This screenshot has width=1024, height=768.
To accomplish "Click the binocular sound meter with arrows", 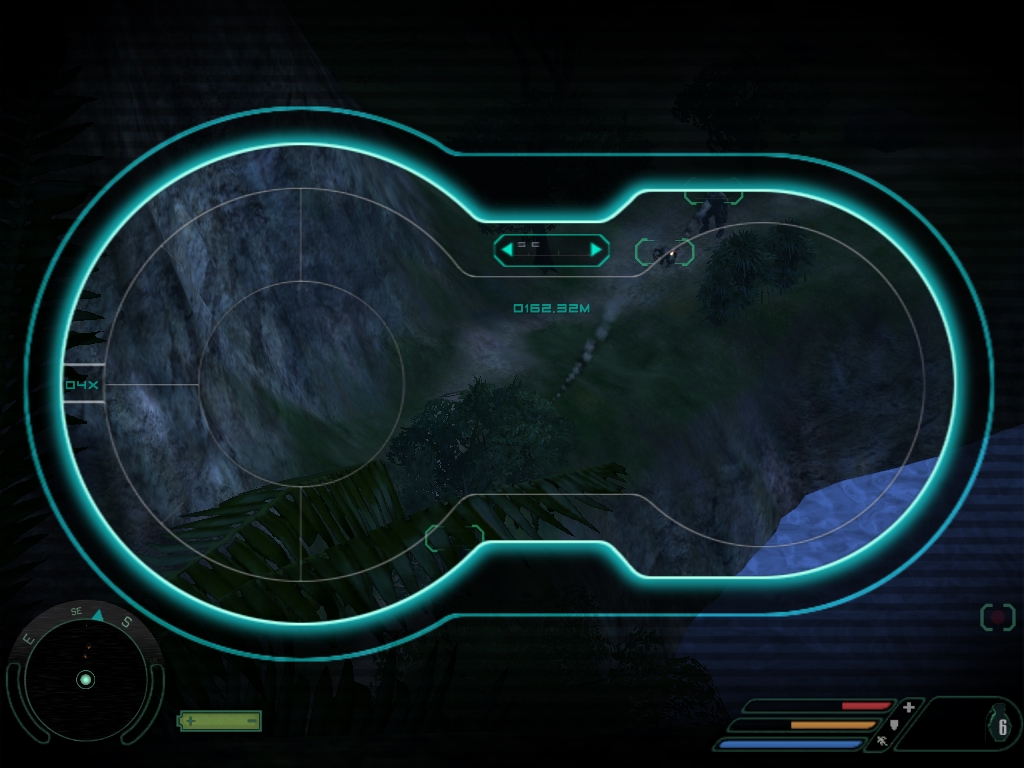I will [x=551, y=249].
